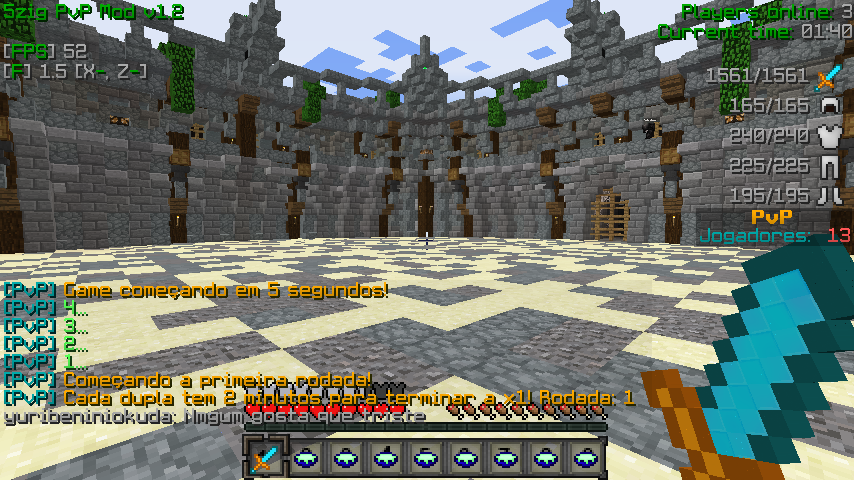
Task: Select the diamond sword hotbar slot
Action: pyautogui.click(x=265, y=459)
